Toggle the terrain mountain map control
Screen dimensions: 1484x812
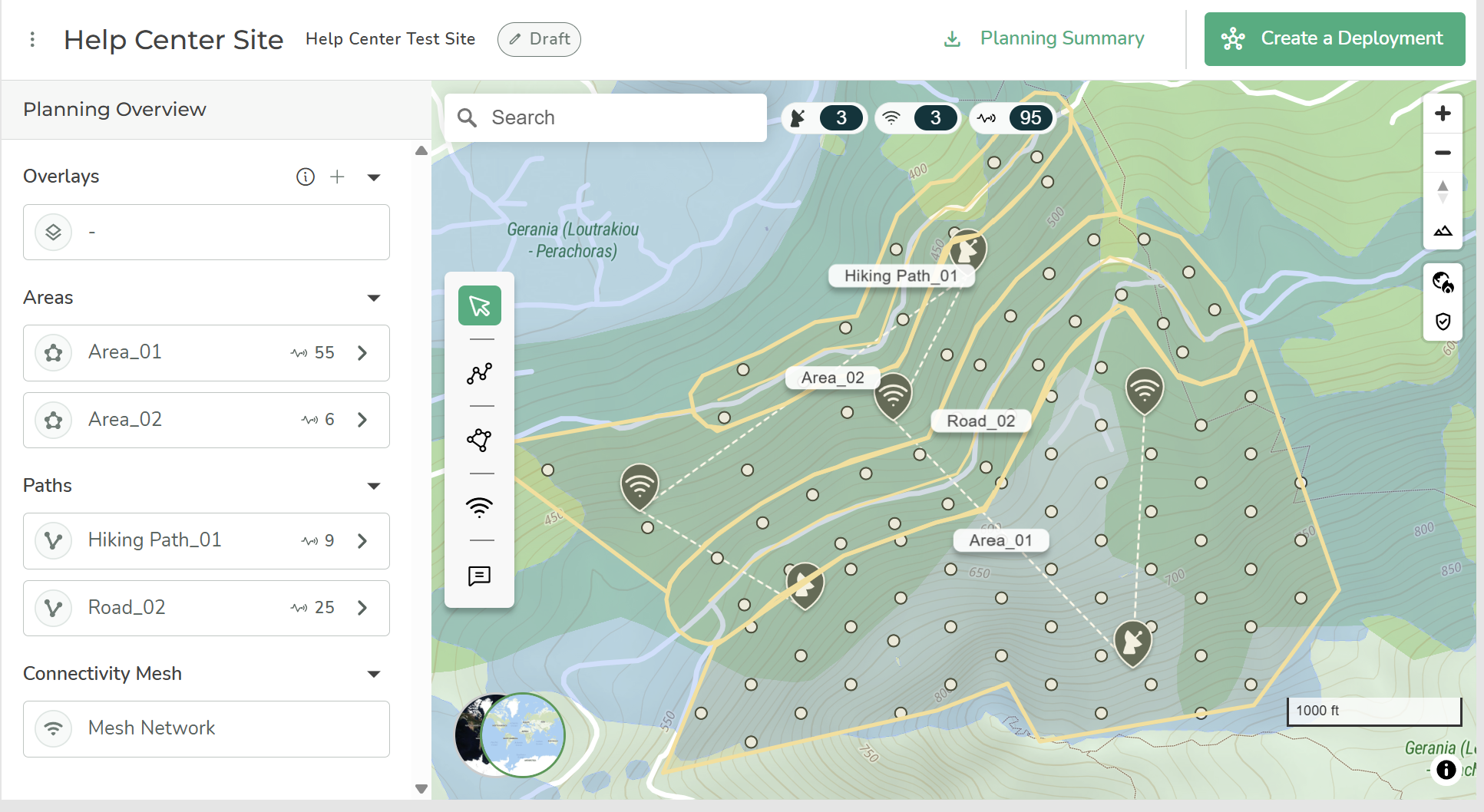pyautogui.click(x=1443, y=230)
